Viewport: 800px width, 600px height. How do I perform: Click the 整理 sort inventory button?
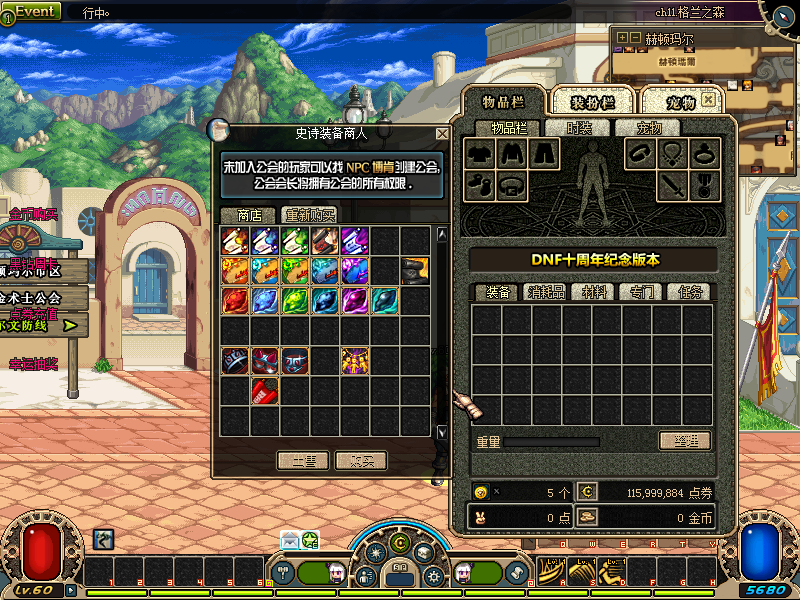click(684, 441)
